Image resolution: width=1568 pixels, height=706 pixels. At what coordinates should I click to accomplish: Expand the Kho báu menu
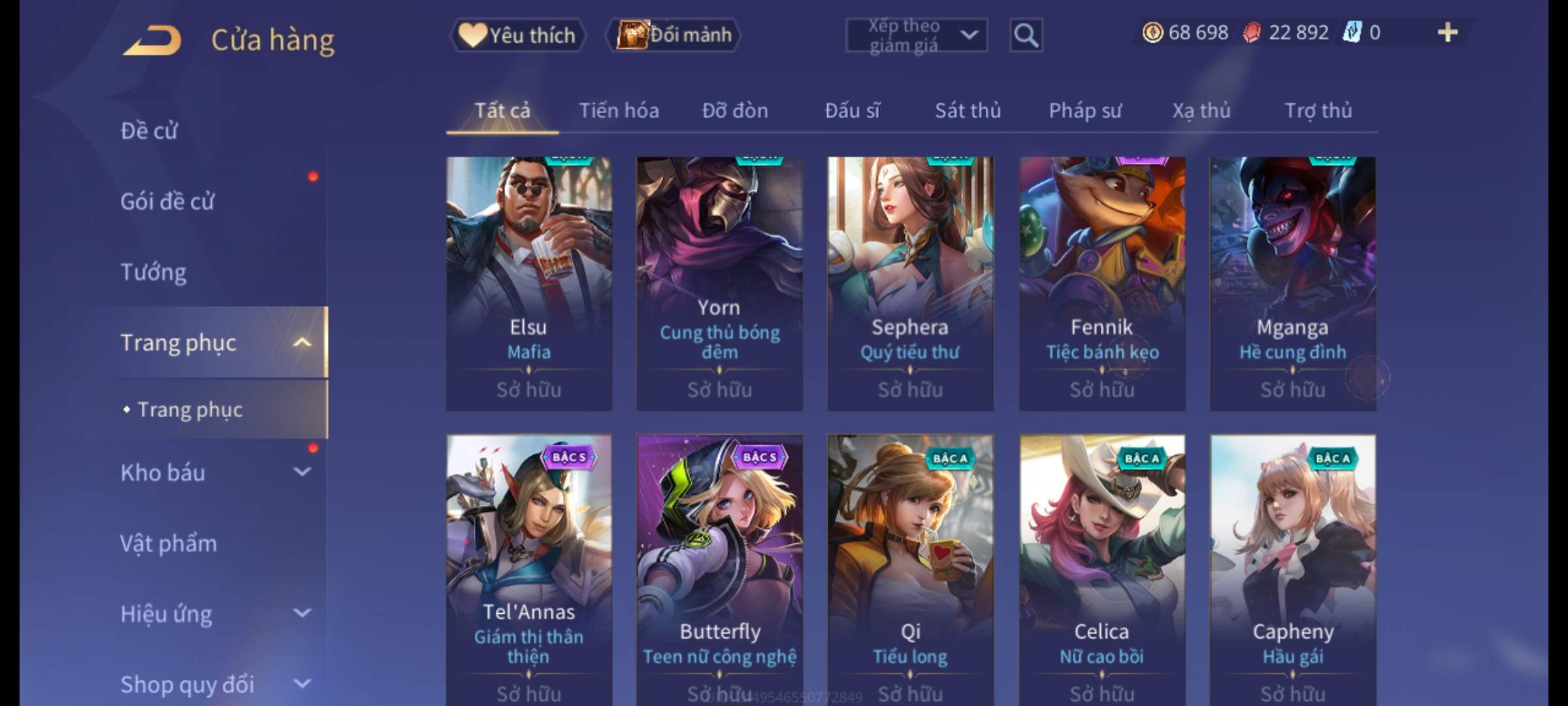tap(216, 473)
